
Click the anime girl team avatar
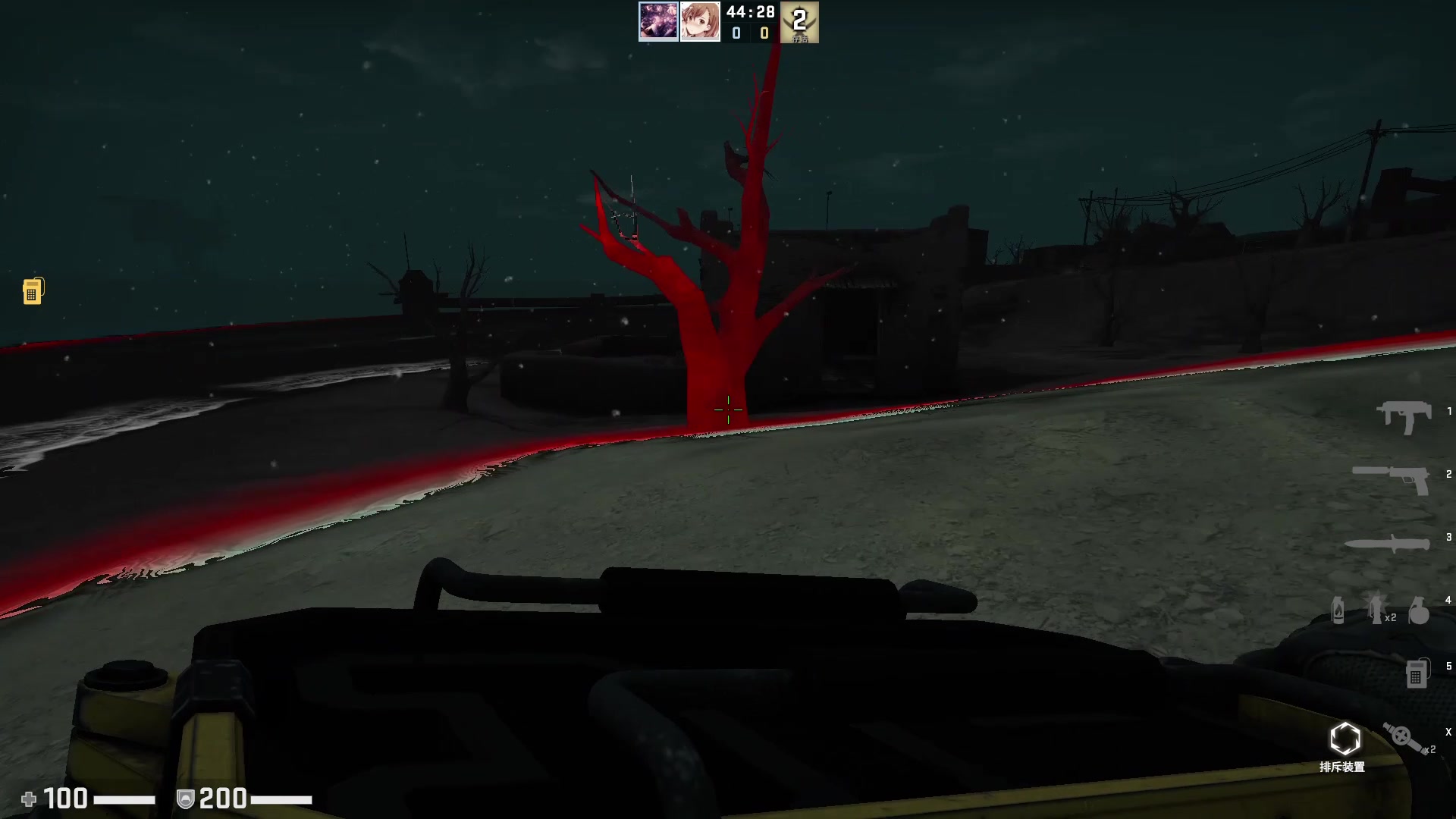pyautogui.click(x=701, y=21)
